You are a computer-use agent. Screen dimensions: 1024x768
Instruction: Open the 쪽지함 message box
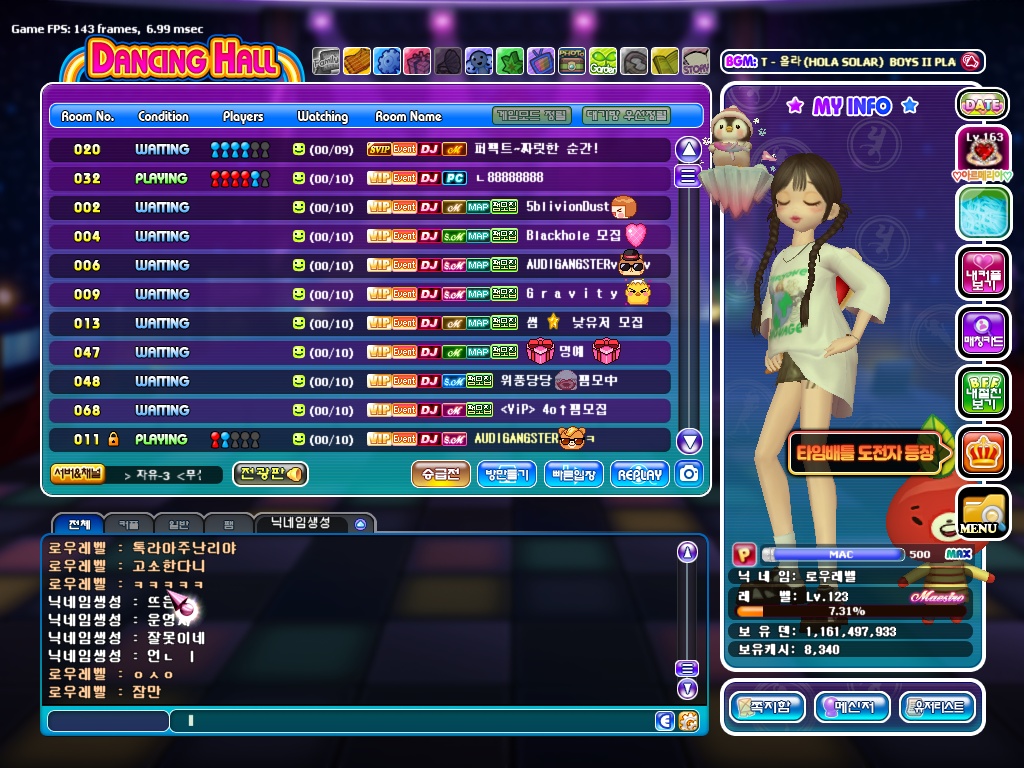[x=767, y=708]
